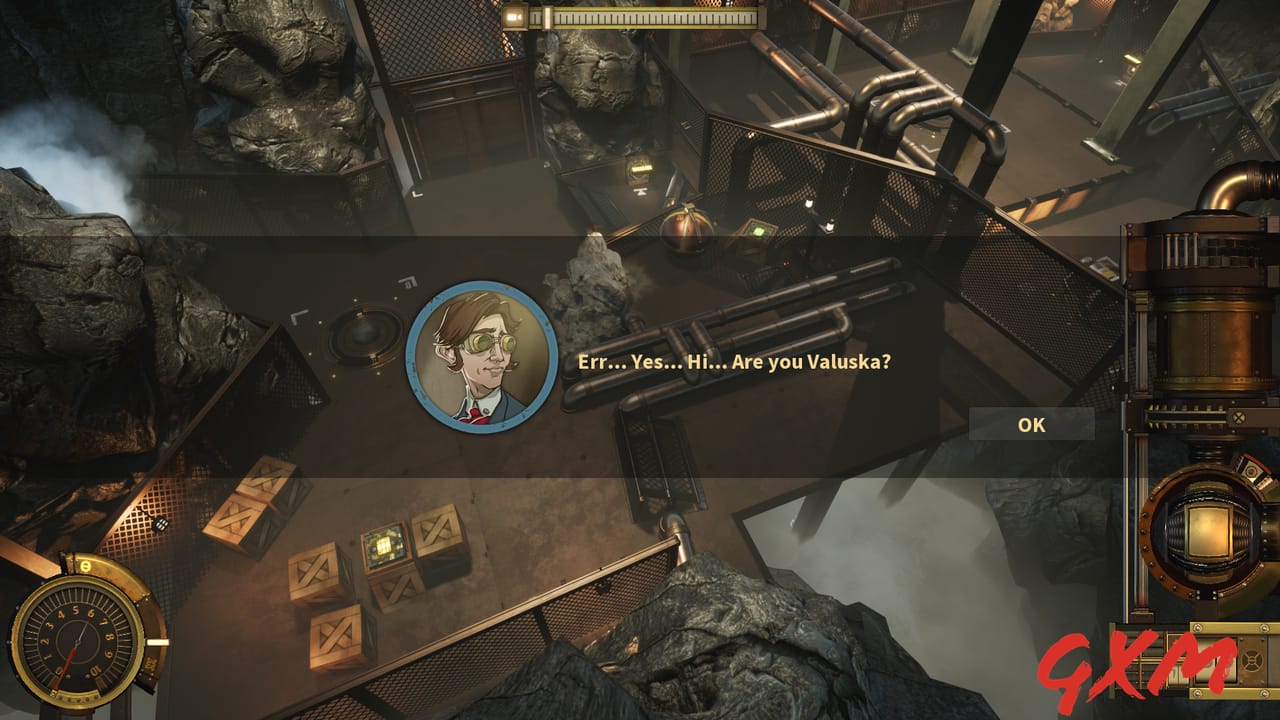Image resolution: width=1280 pixels, height=720 pixels.
Task: Click the camera icon at the ruler's left end
Action: (514, 17)
